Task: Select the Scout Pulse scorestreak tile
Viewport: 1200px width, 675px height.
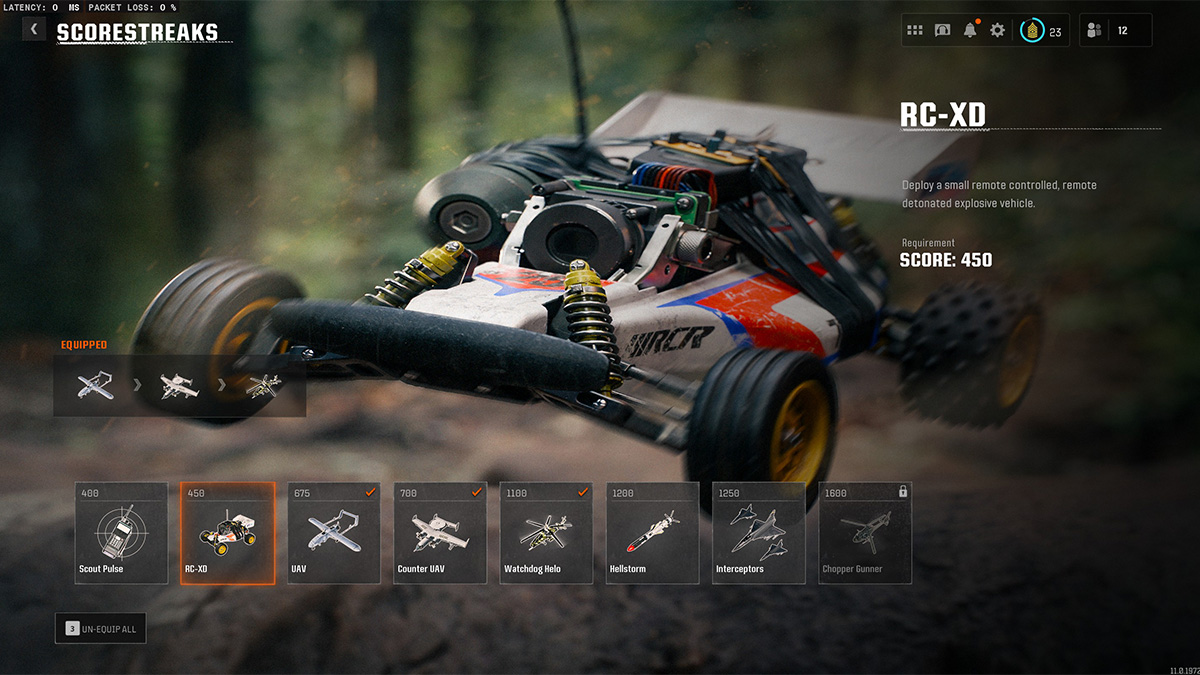Action: click(121, 533)
